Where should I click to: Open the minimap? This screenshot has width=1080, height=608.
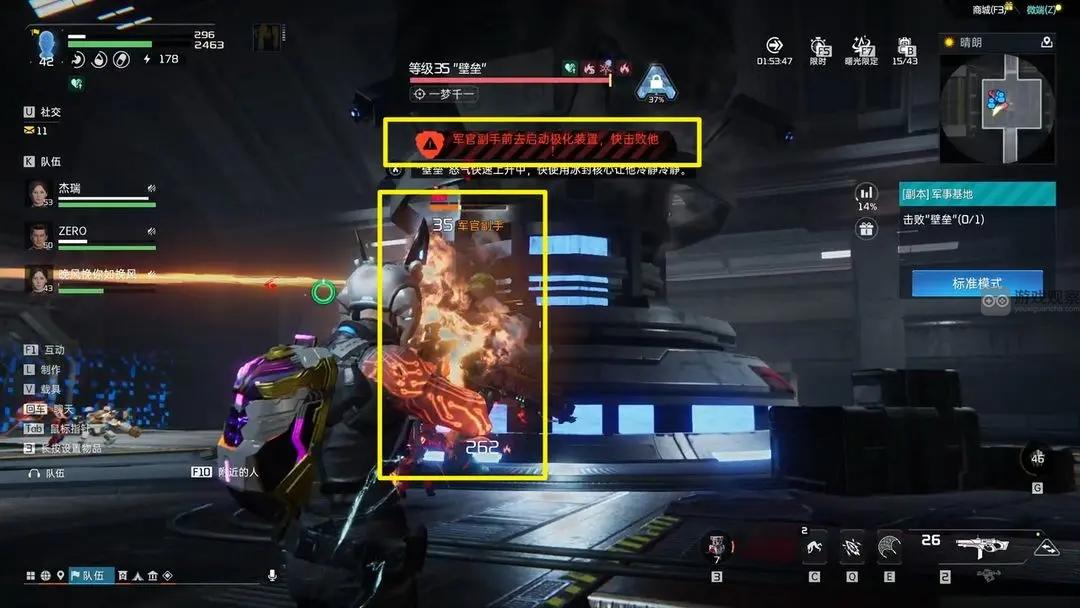(x=998, y=107)
